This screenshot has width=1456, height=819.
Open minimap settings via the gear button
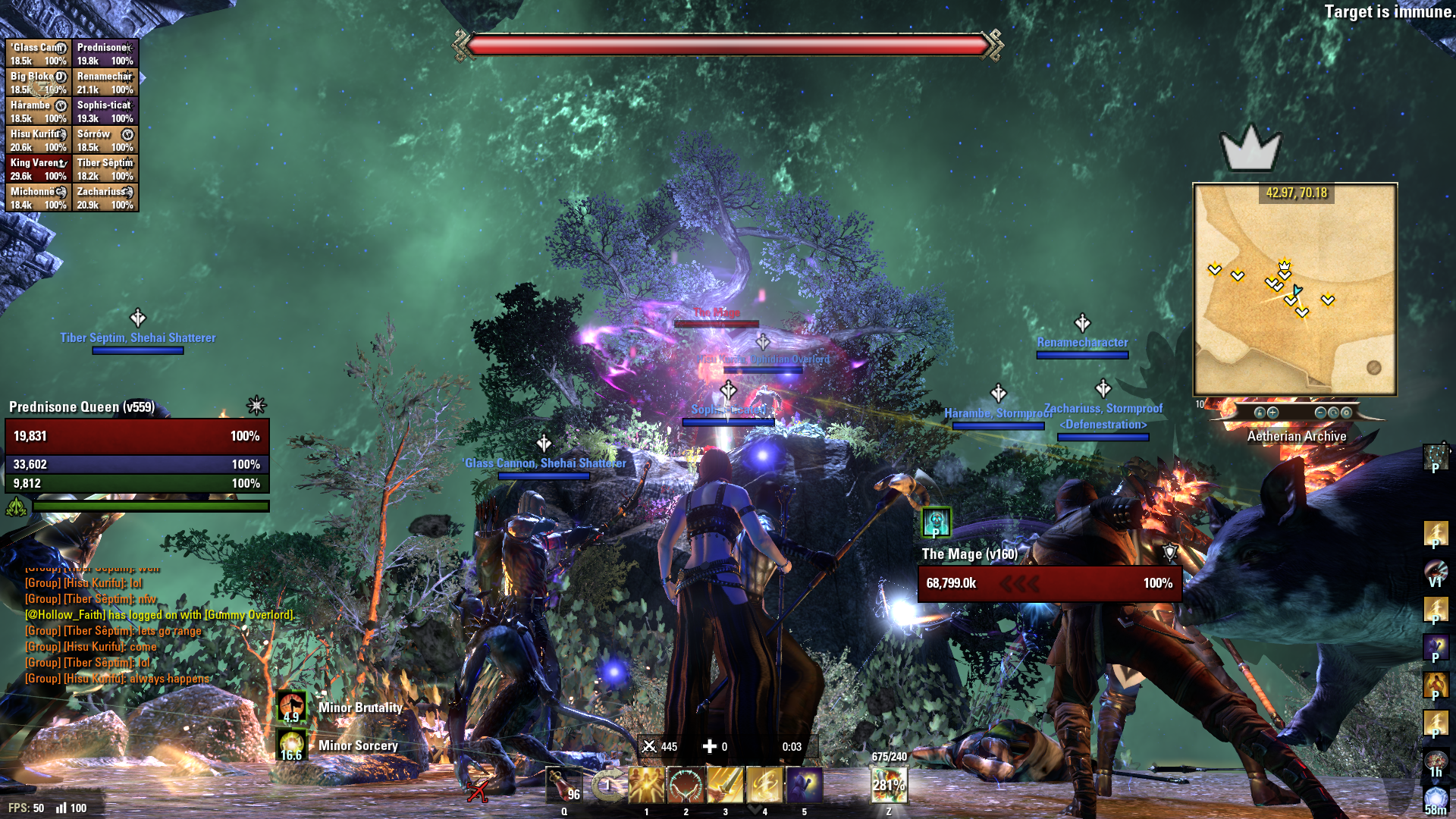[x=1346, y=413]
